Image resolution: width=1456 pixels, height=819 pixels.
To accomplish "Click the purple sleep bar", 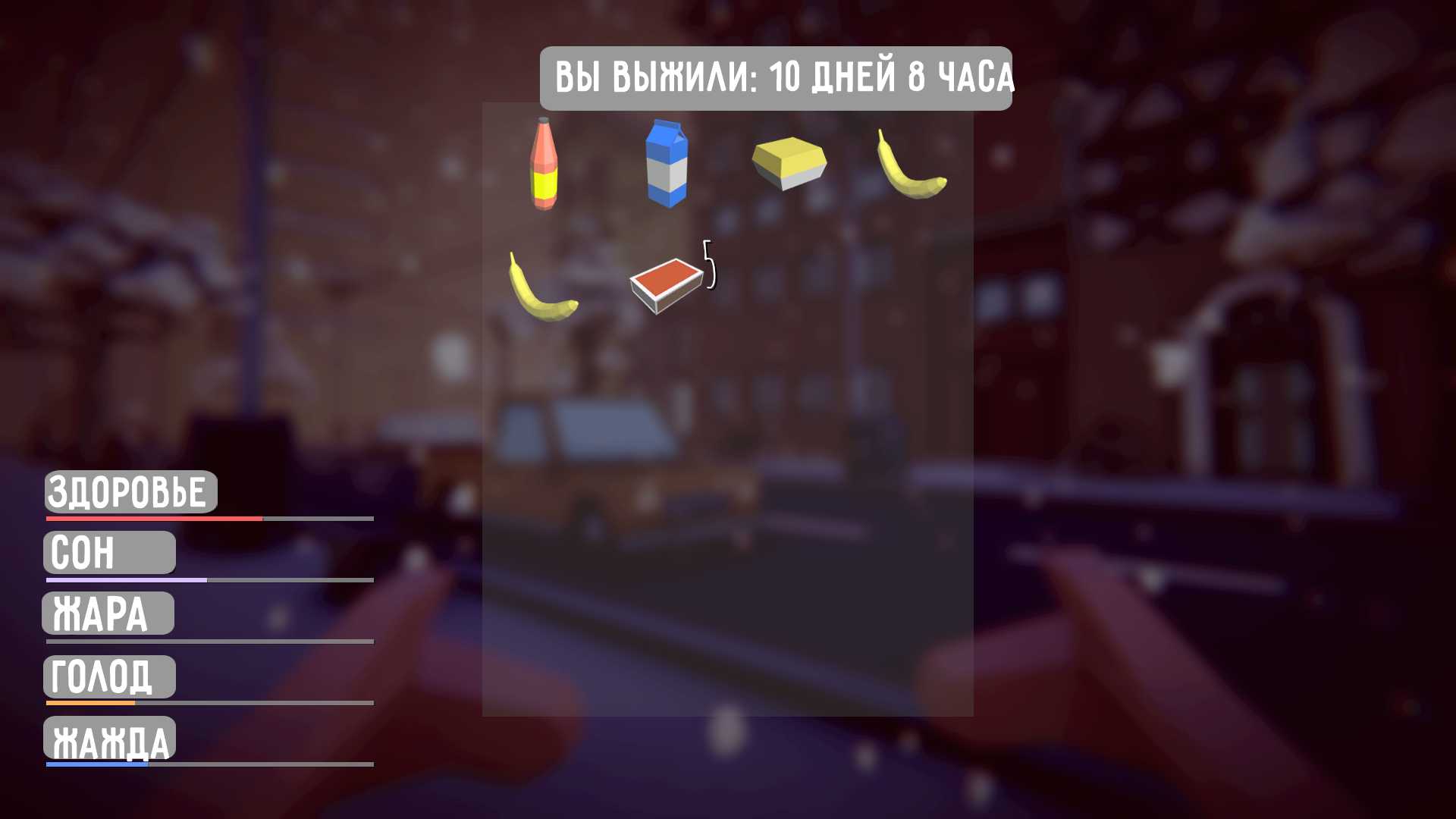I will point(125,579).
